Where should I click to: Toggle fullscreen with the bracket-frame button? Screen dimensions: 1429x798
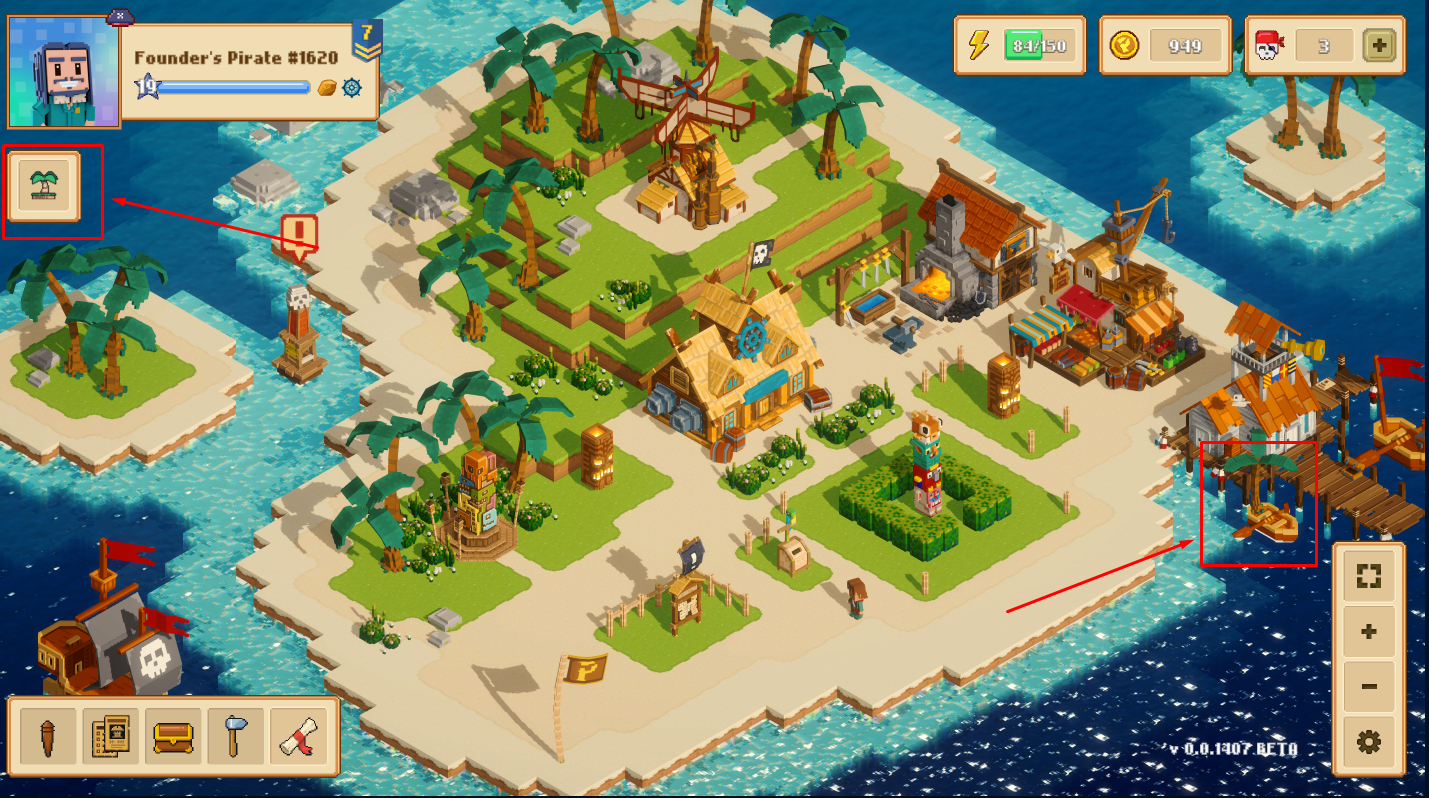point(1369,577)
